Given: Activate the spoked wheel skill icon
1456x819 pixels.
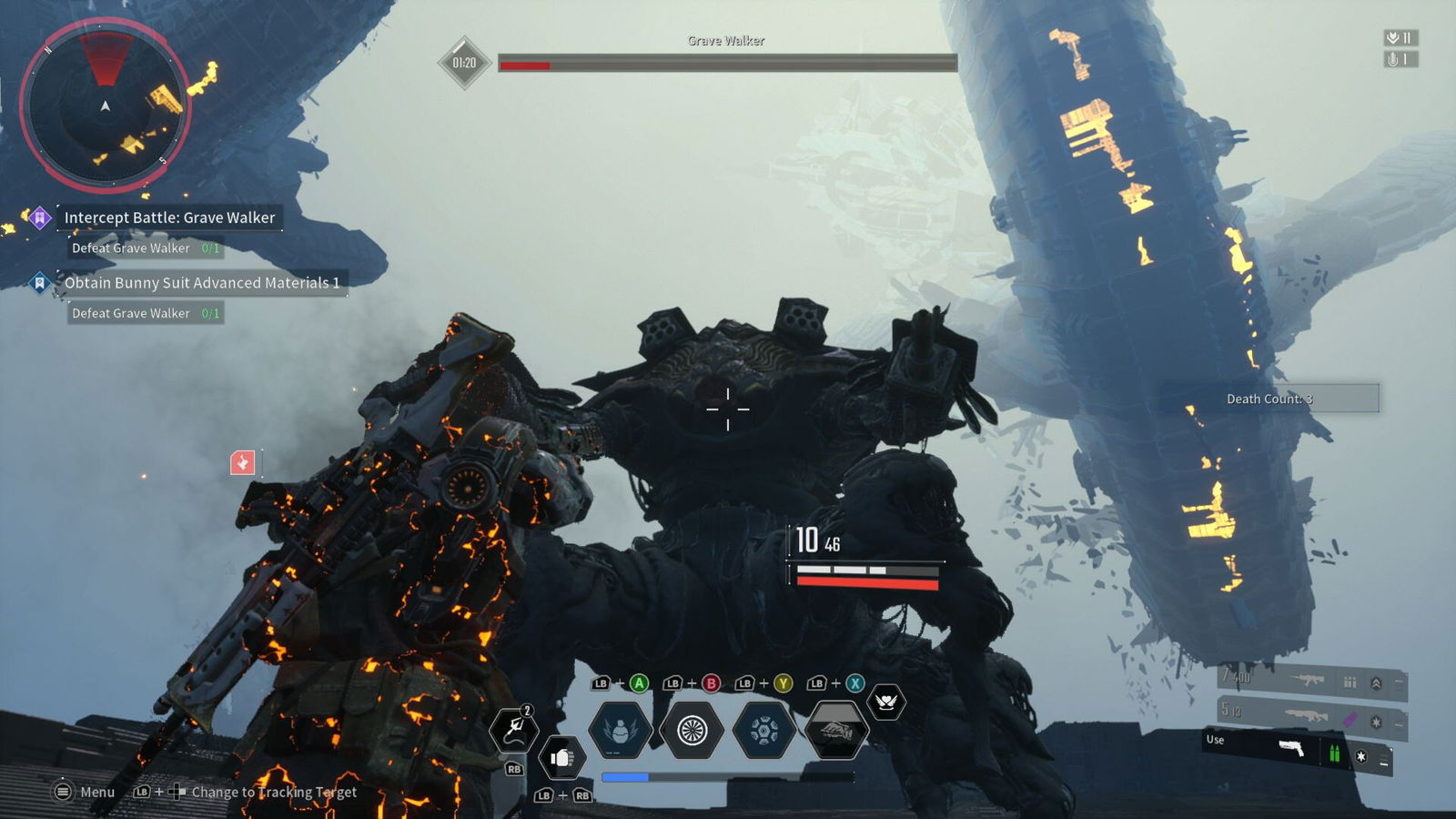Looking at the screenshot, I should [692, 730].
